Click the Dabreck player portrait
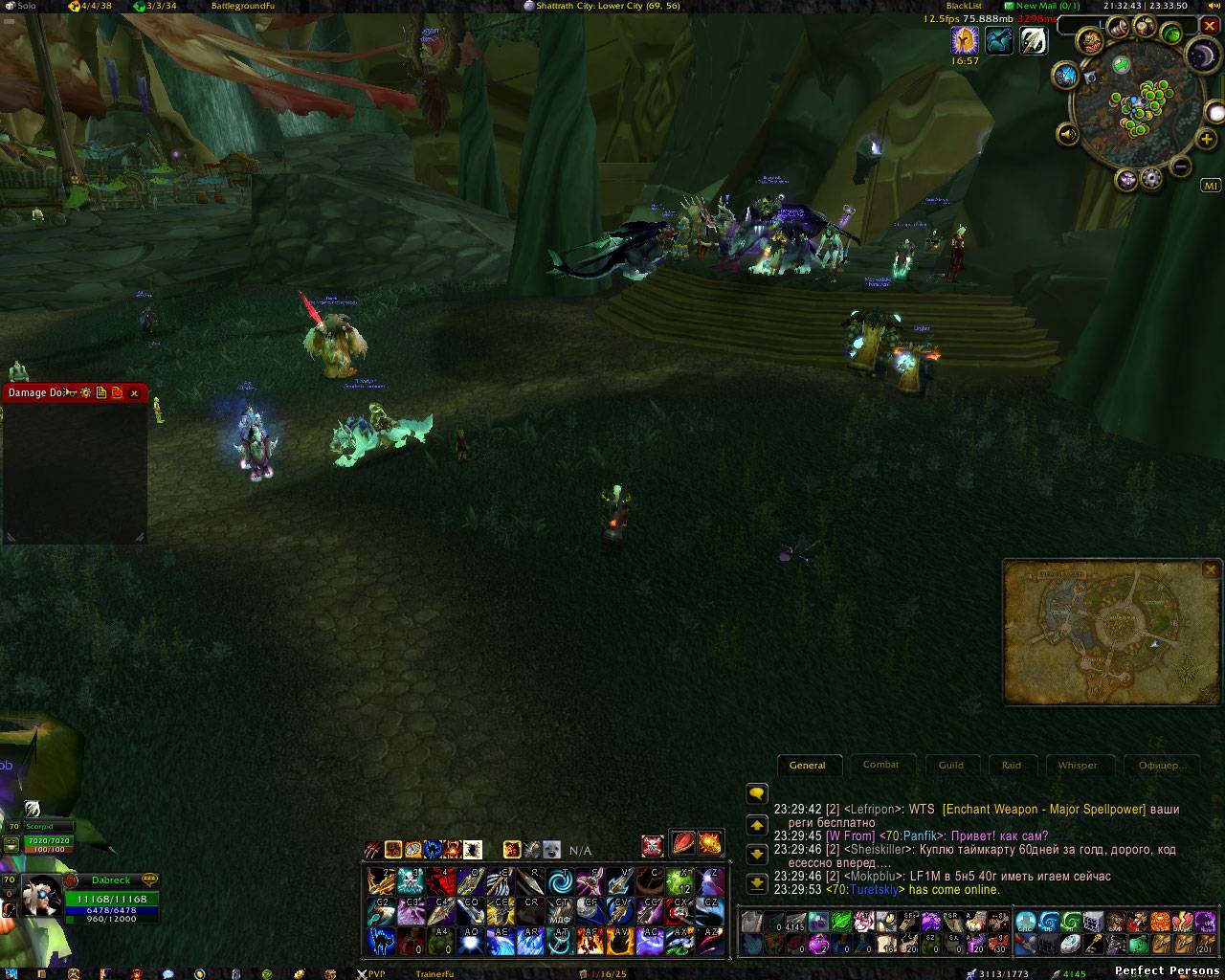The image size is (1225, 980). [42, 894]
